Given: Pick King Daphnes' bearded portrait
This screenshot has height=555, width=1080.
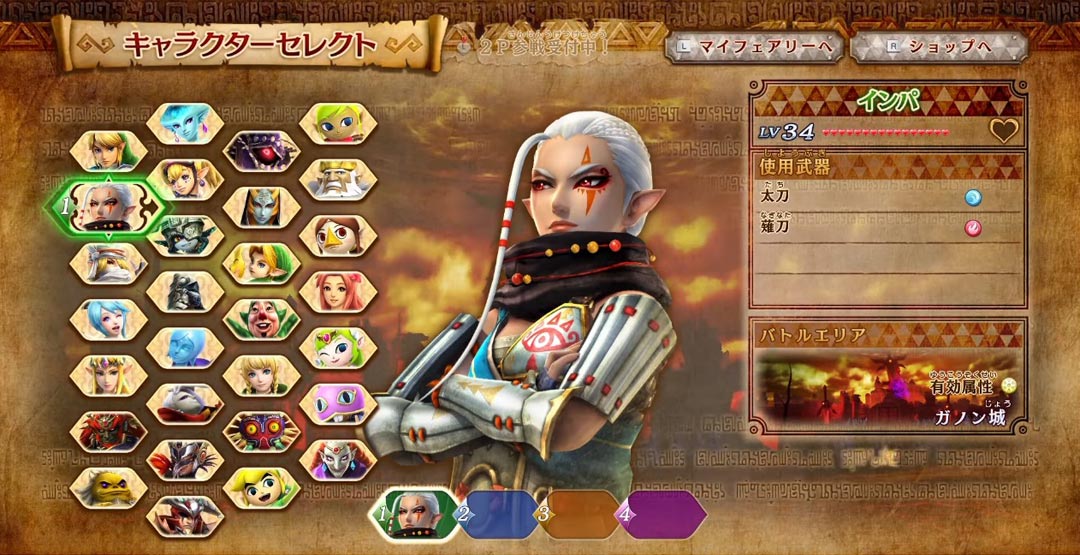Looking at the screenshot, I should click(338, 179).
